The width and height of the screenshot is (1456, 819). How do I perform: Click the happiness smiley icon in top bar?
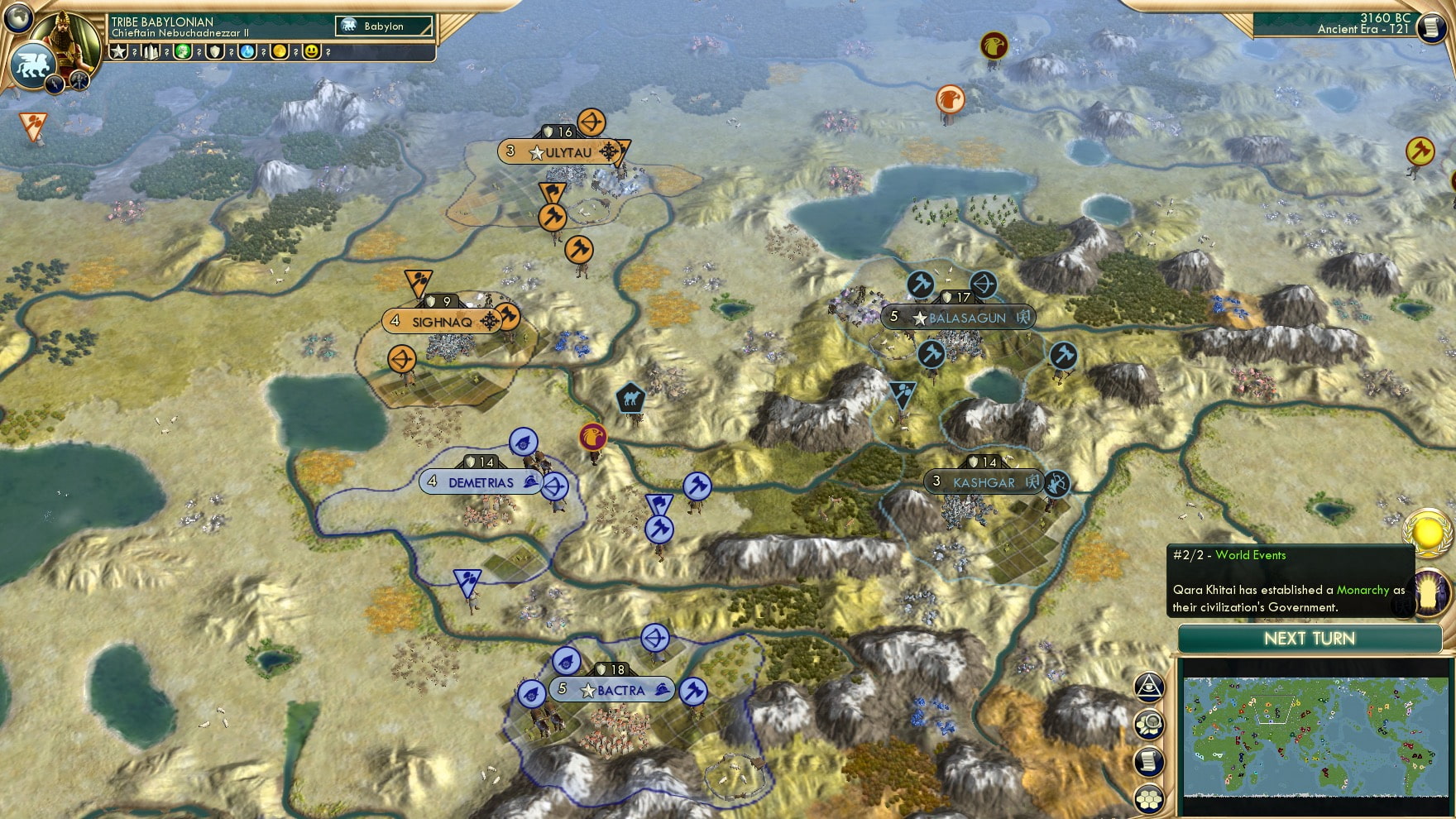coord(310,52)
